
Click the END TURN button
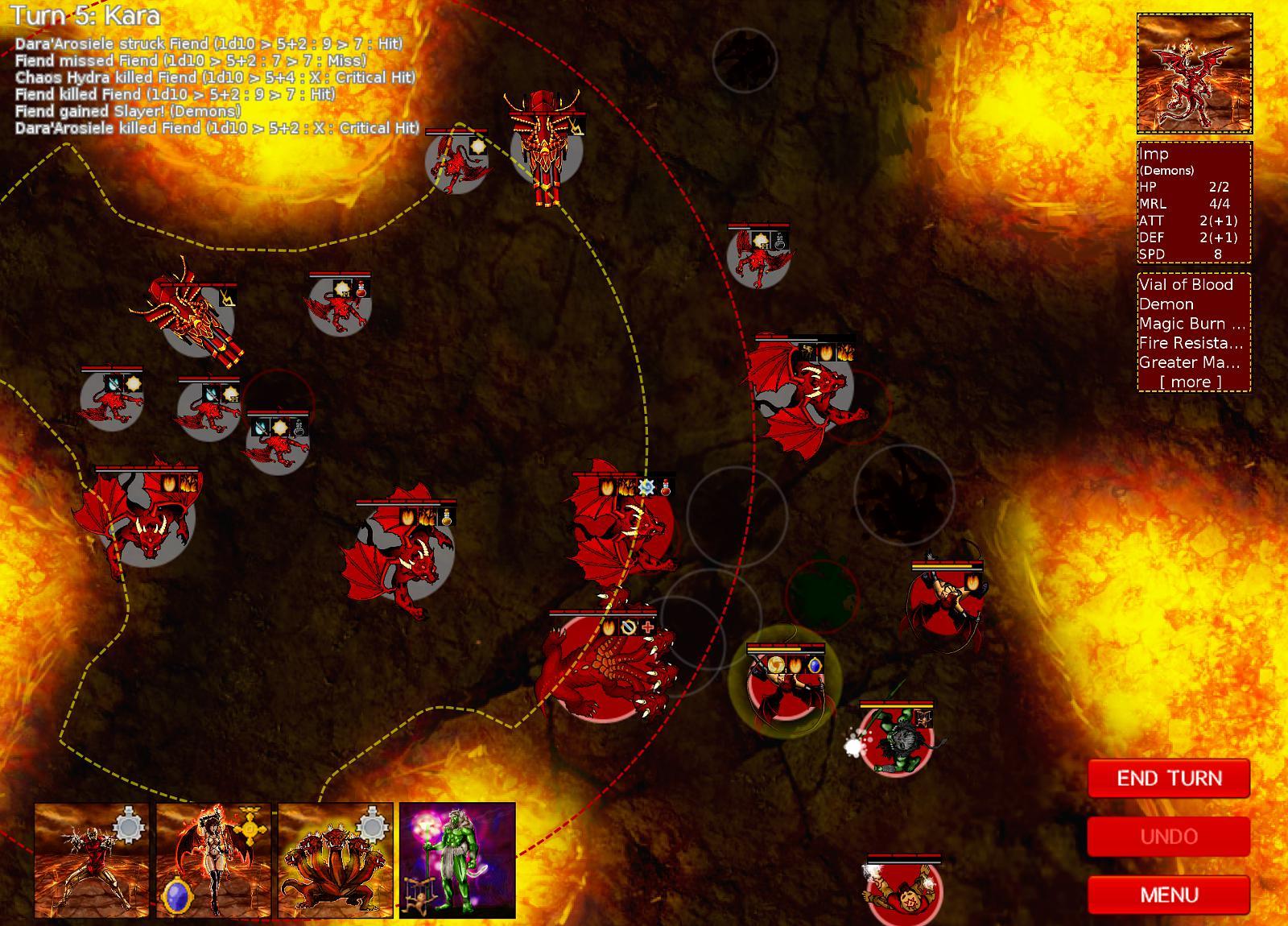coord(1169,779)
